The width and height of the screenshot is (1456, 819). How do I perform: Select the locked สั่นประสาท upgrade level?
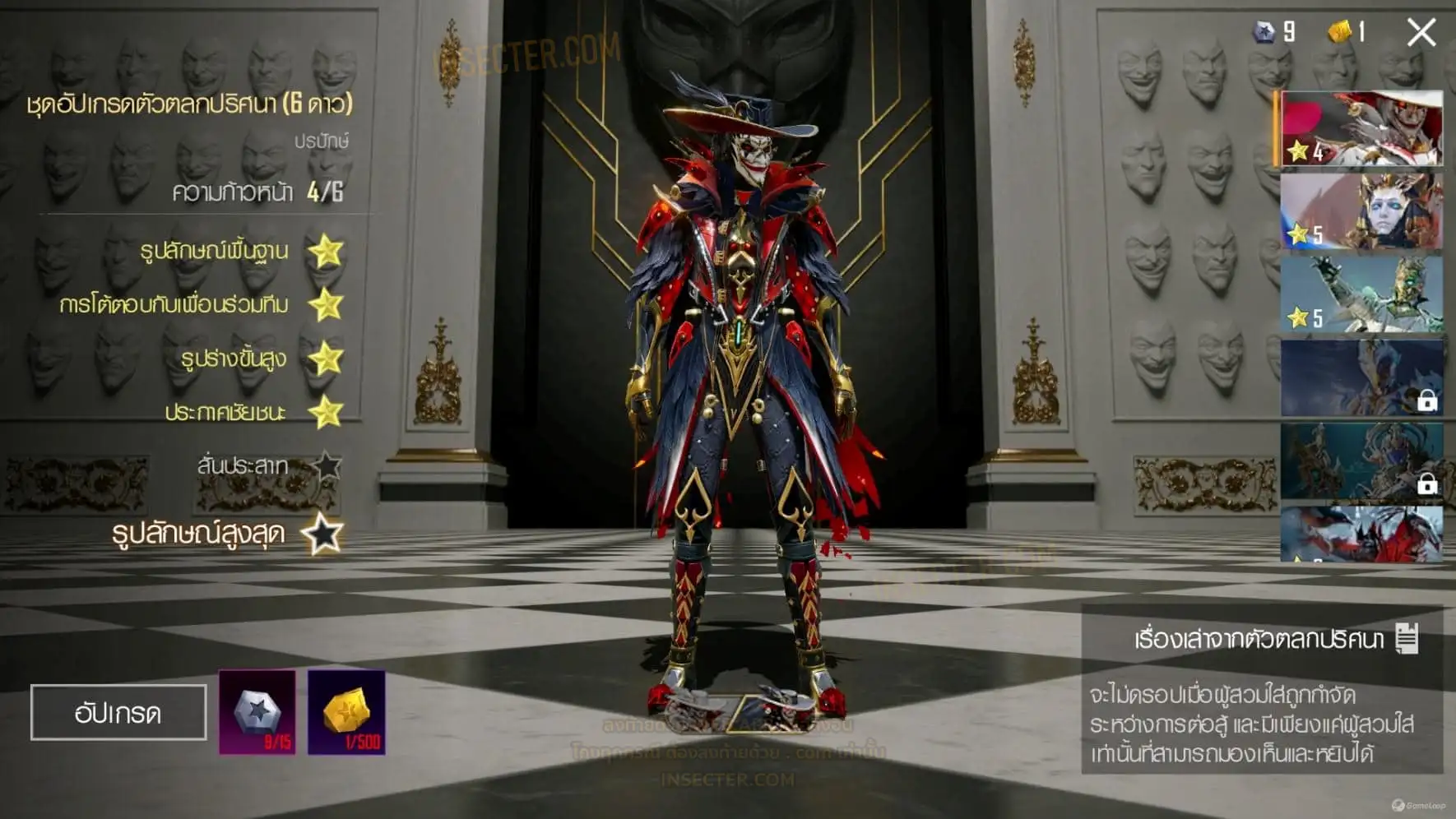(243, 465)
